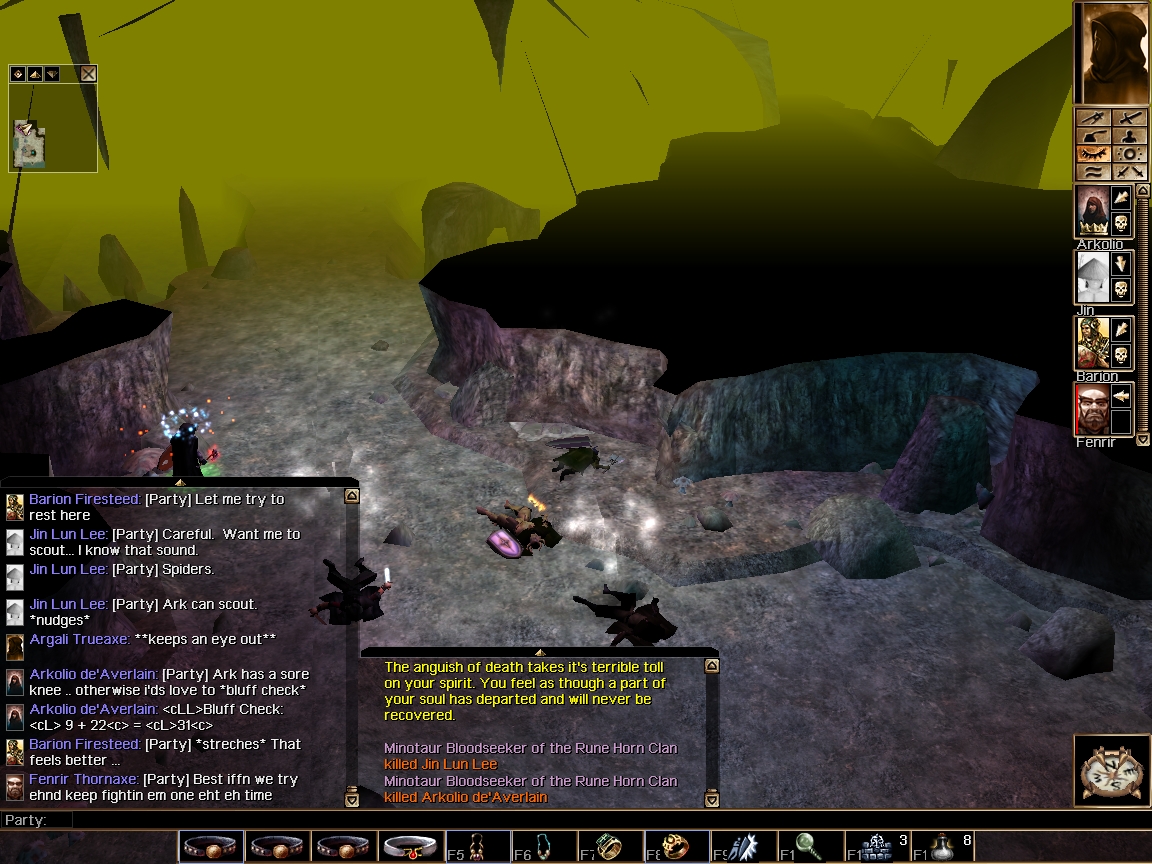Use the F6 necklace quickbar slot
1152x864 pixels.
tap(542, 847)
